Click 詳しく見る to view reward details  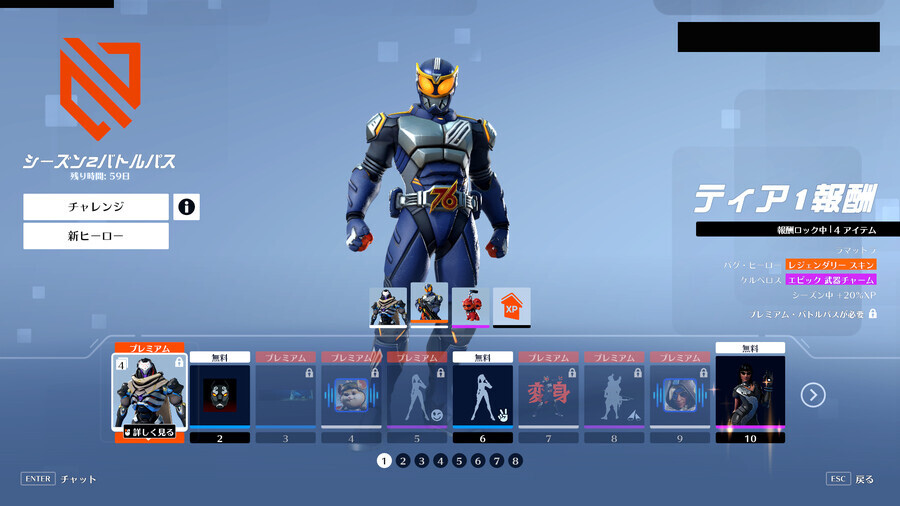(149, 432)
